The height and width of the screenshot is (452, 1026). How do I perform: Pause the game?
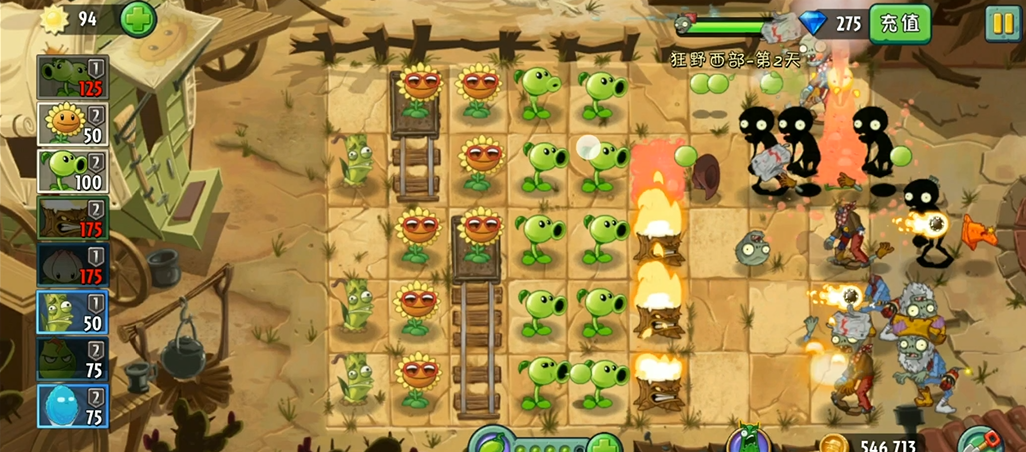pos(1001,22)
